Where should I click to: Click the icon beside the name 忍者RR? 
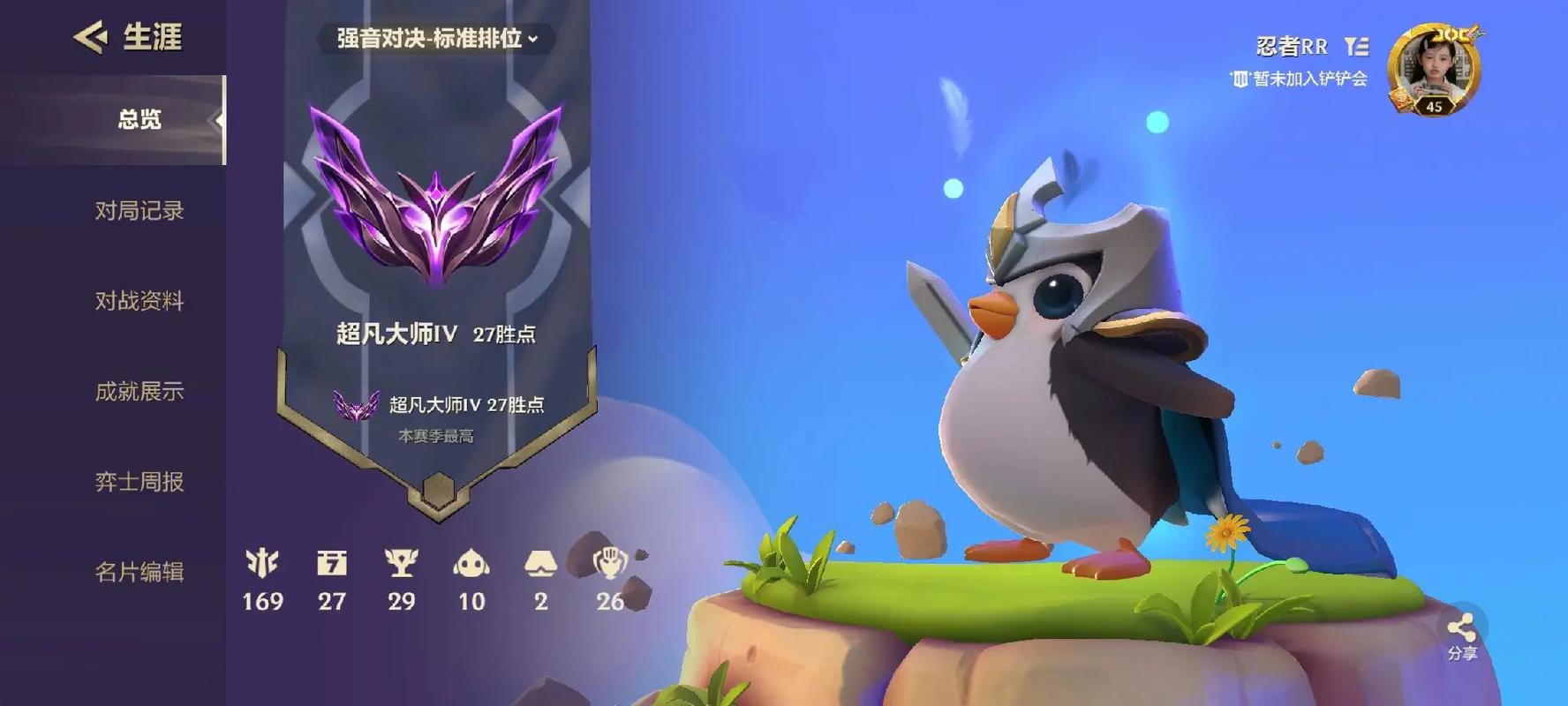[1356, 46]
